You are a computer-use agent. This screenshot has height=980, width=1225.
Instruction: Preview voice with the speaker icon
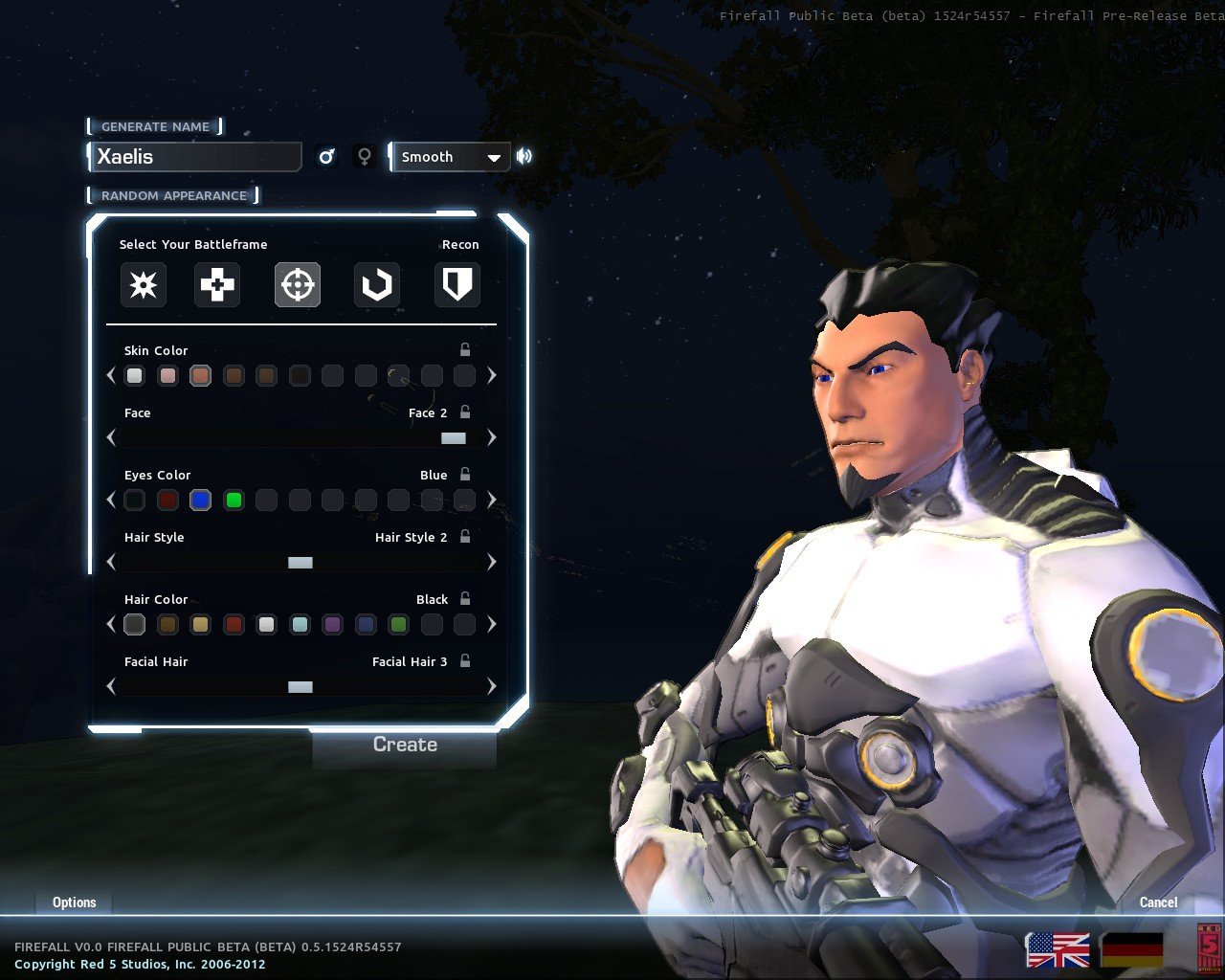coord(524,156)
